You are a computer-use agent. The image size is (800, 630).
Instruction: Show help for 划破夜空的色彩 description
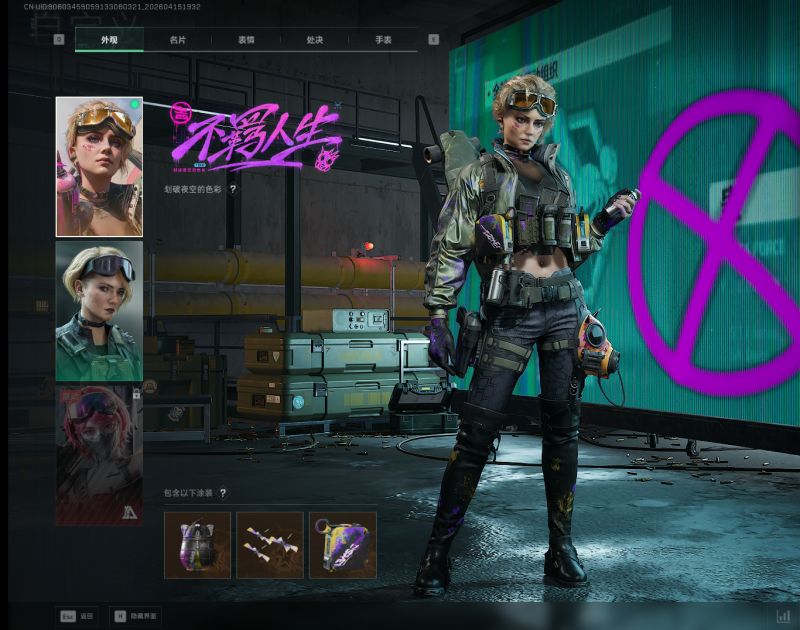(233, 188)
